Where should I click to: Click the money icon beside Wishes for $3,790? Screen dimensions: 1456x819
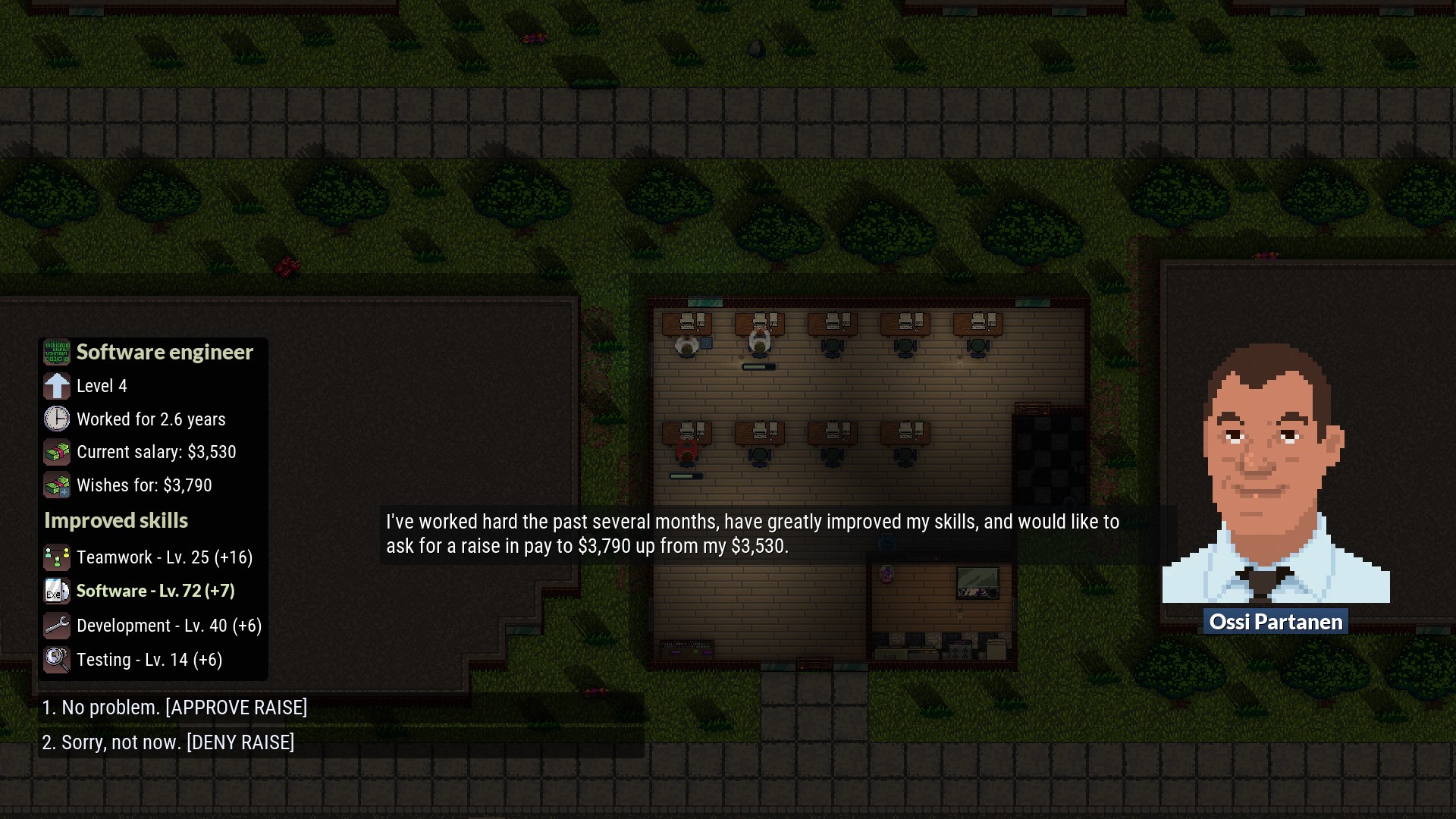(56, 485)
